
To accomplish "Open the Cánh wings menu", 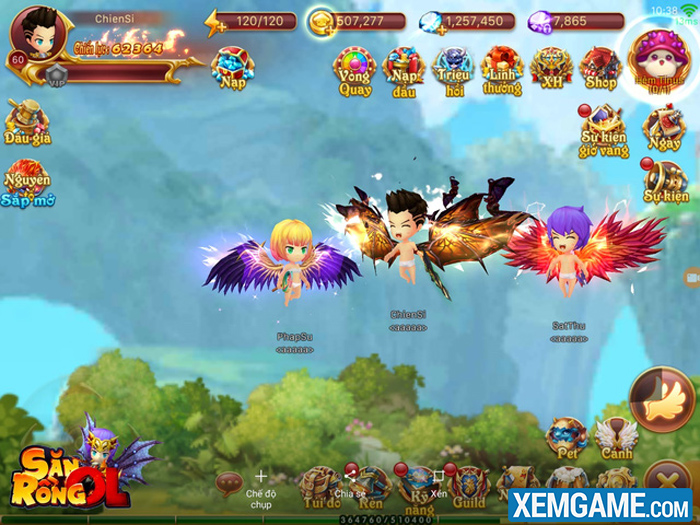I will 615,437.
